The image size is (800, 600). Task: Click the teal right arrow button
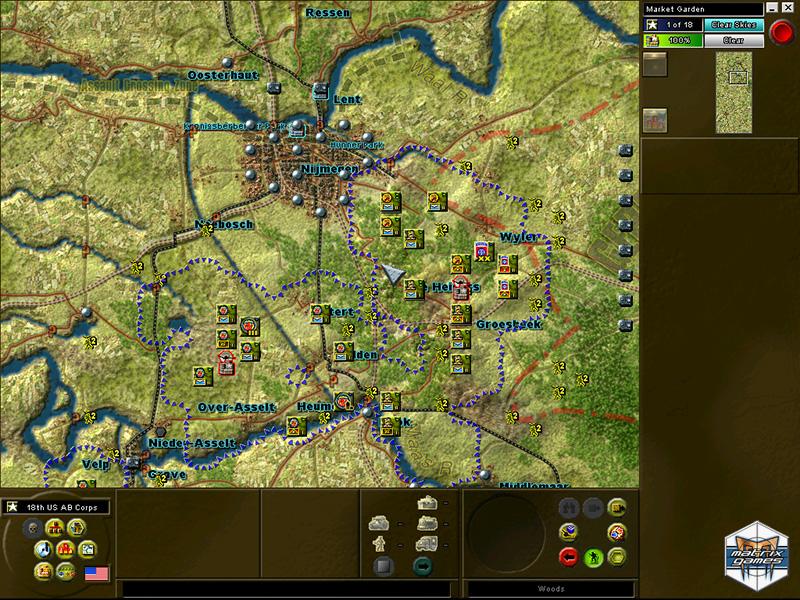coord(422,566)
